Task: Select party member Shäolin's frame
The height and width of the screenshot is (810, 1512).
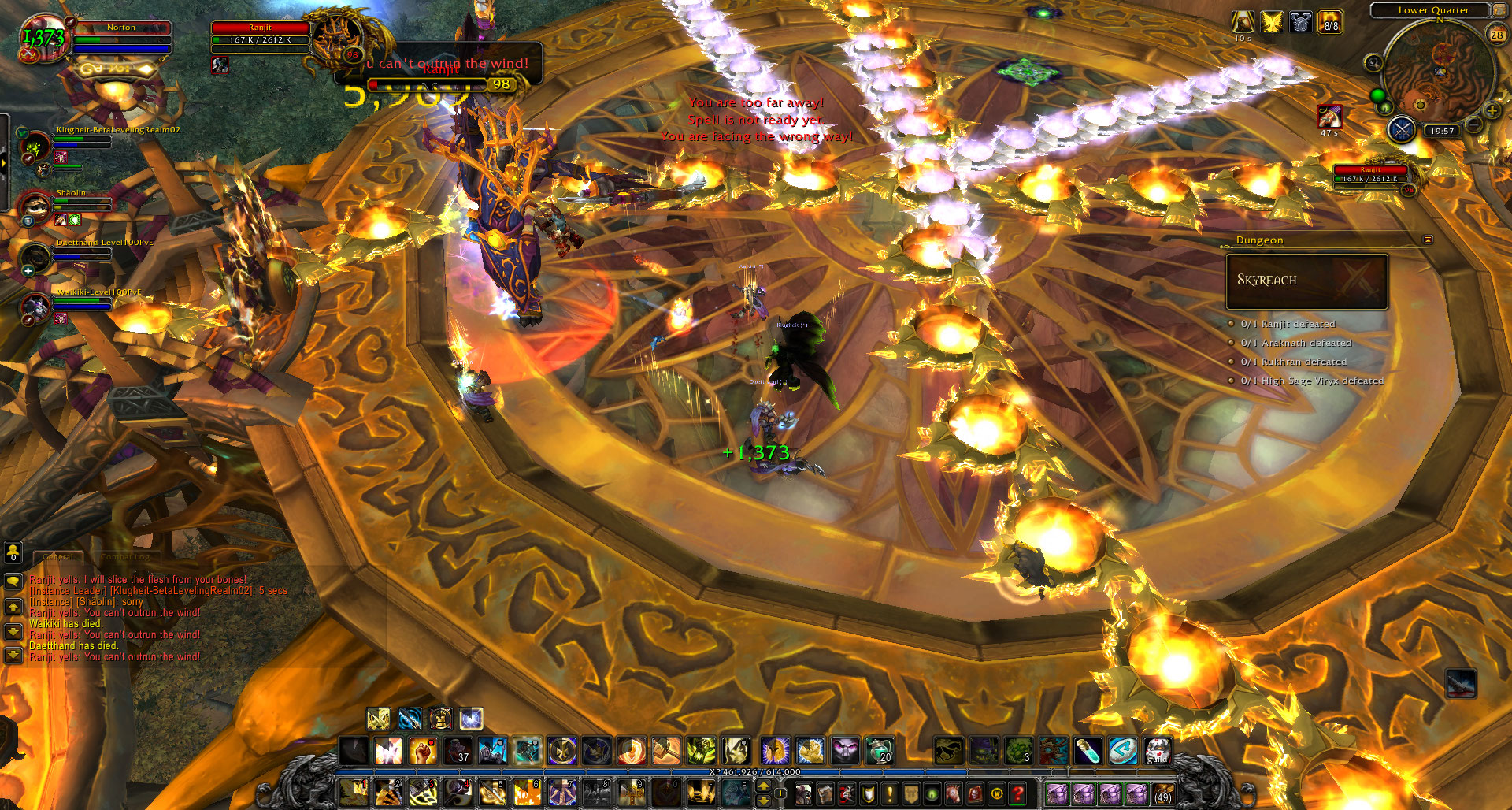Action: [35, 207]
